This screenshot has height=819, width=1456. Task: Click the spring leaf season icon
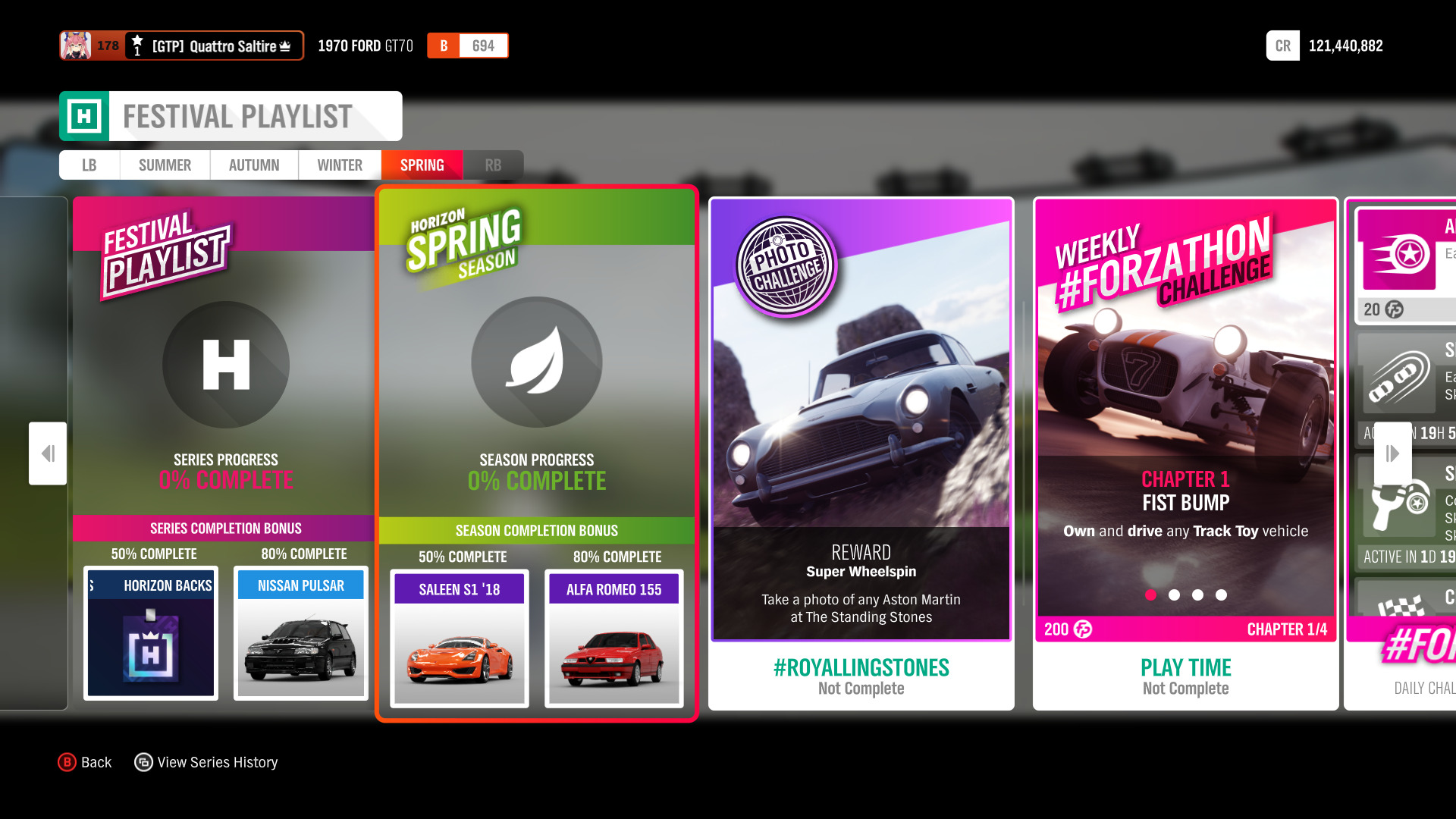pos(536,364)
